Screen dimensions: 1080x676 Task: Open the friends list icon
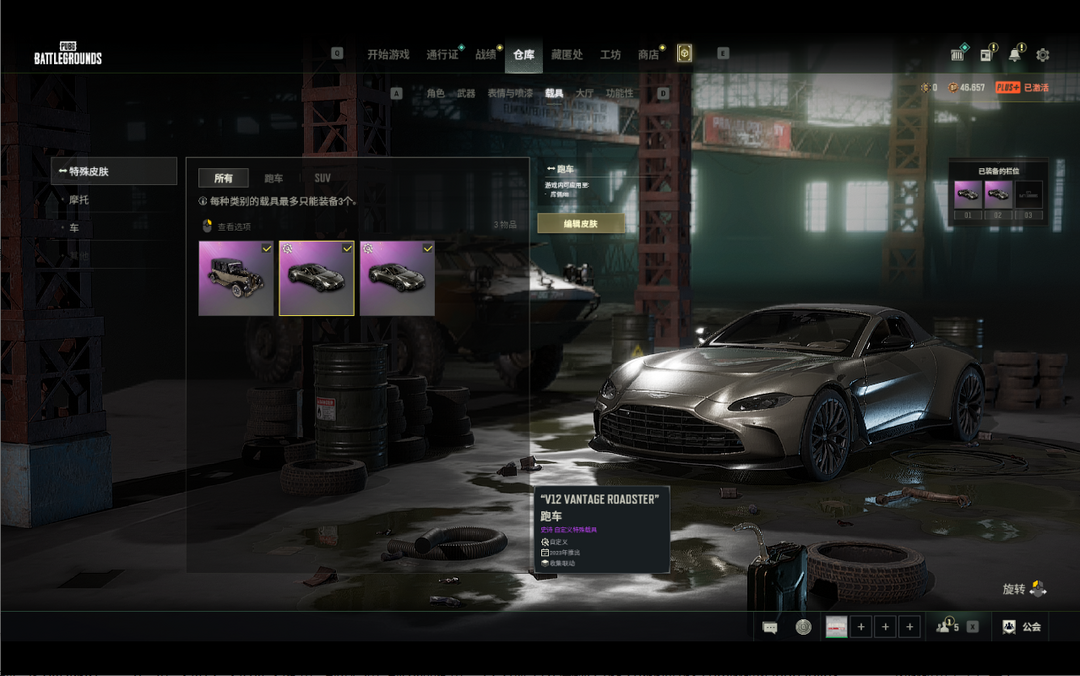(945, 627)
